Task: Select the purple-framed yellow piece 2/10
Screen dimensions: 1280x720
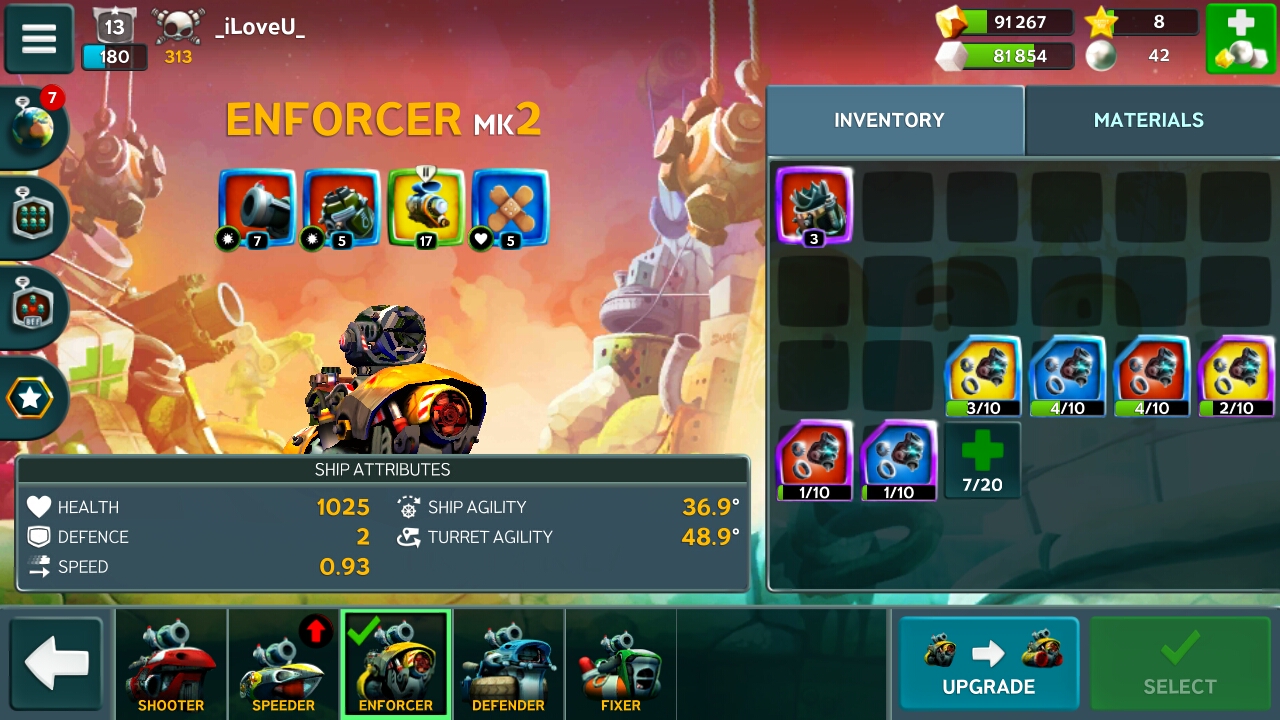Action: pos(1236,376)
